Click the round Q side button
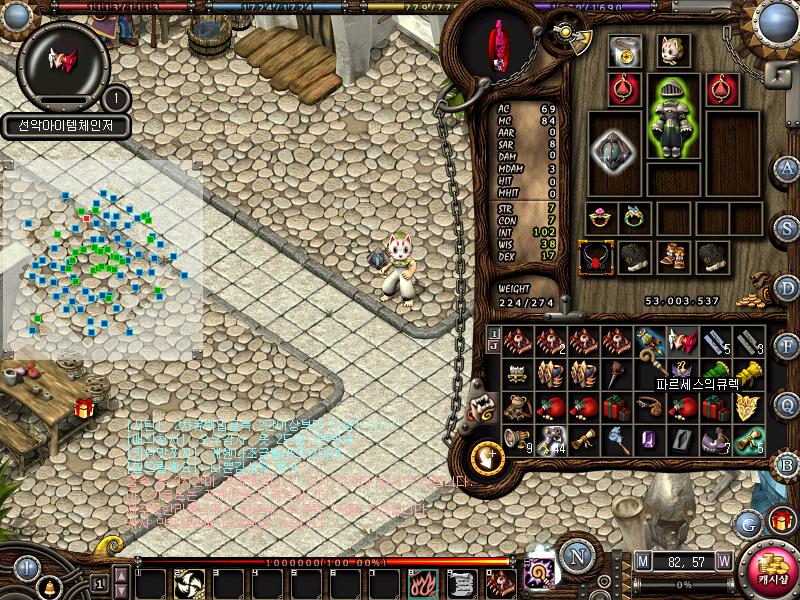 click(x=787, y=405)
